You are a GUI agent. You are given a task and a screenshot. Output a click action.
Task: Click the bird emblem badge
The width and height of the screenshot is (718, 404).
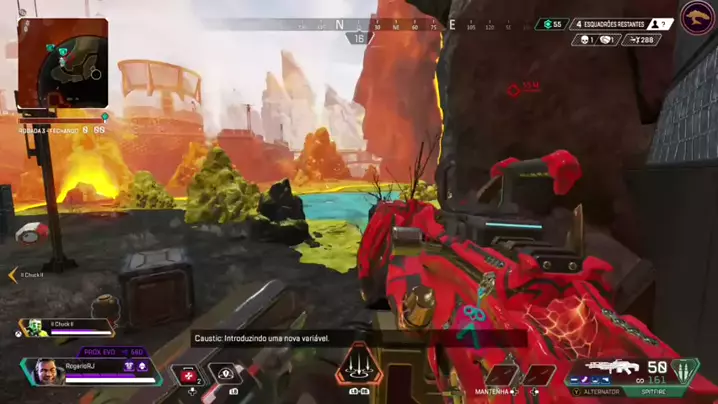click(697, 18)
